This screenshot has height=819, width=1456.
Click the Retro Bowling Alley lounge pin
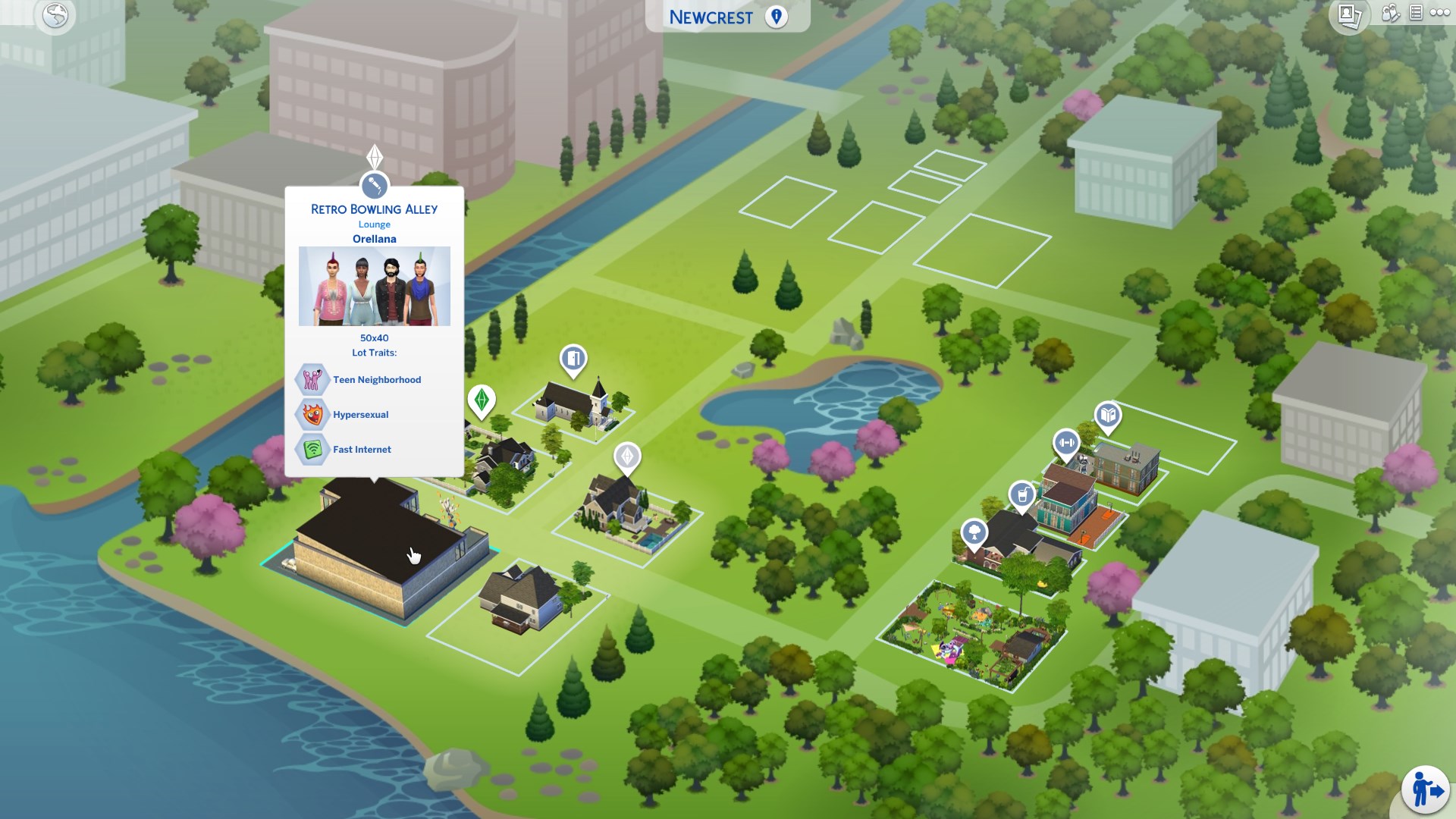374,185
